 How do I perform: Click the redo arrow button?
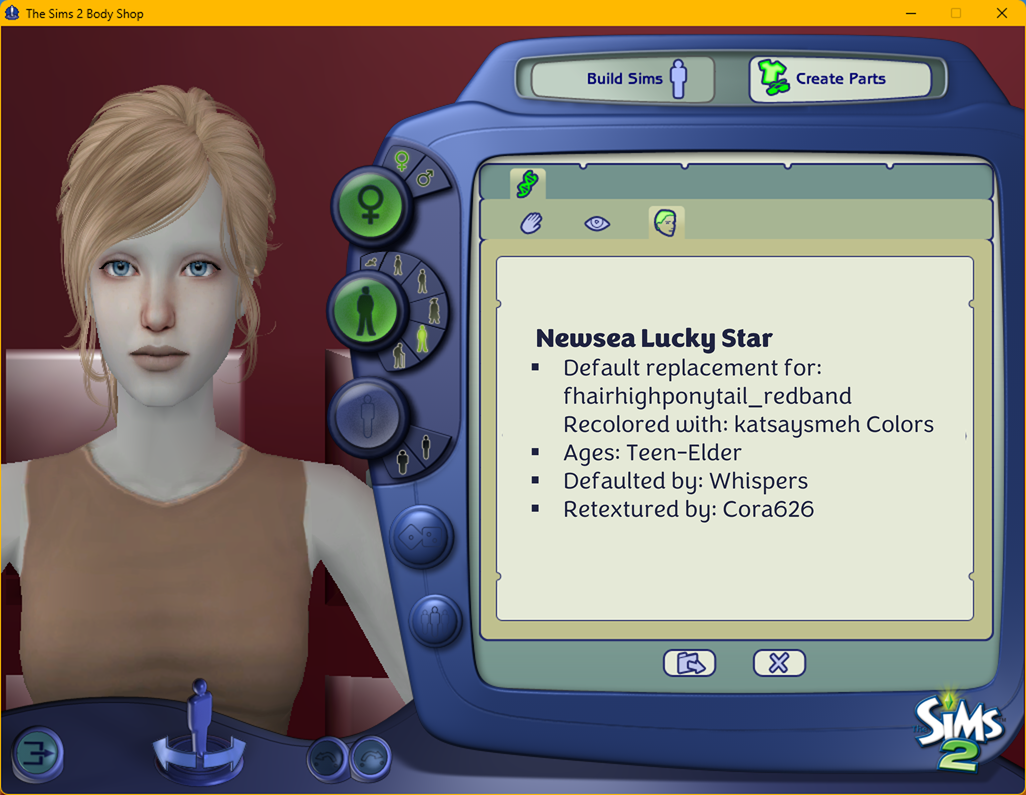tap(370, 758)
